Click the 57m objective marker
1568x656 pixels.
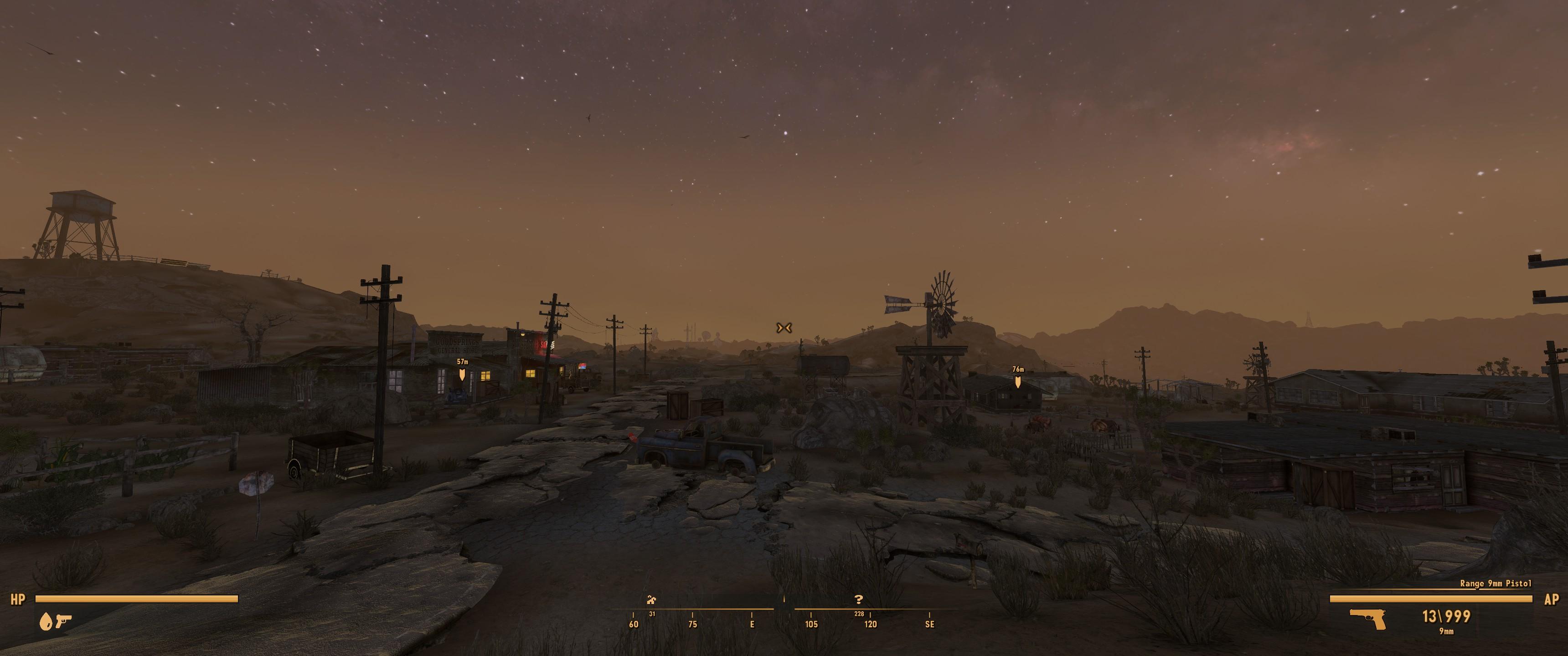pyautogui.click(x=462, y=375)
